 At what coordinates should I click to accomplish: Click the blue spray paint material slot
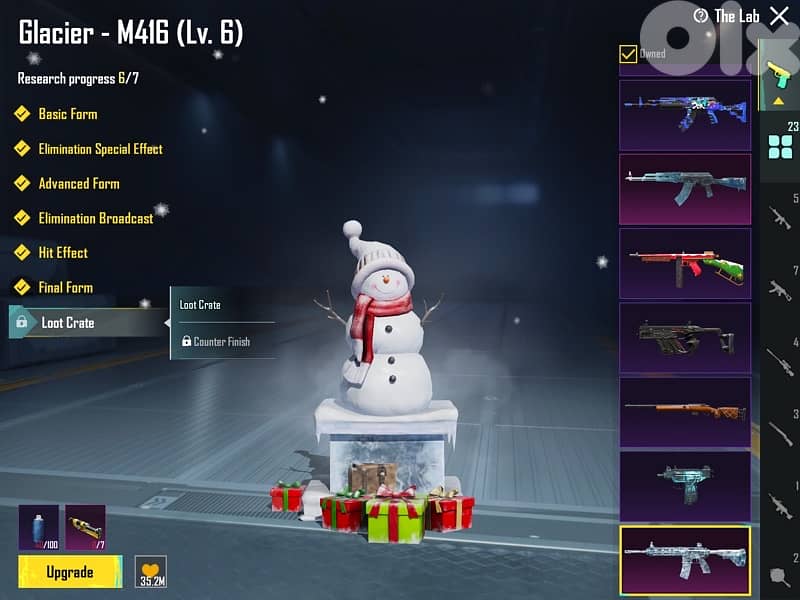coord(38,526)
